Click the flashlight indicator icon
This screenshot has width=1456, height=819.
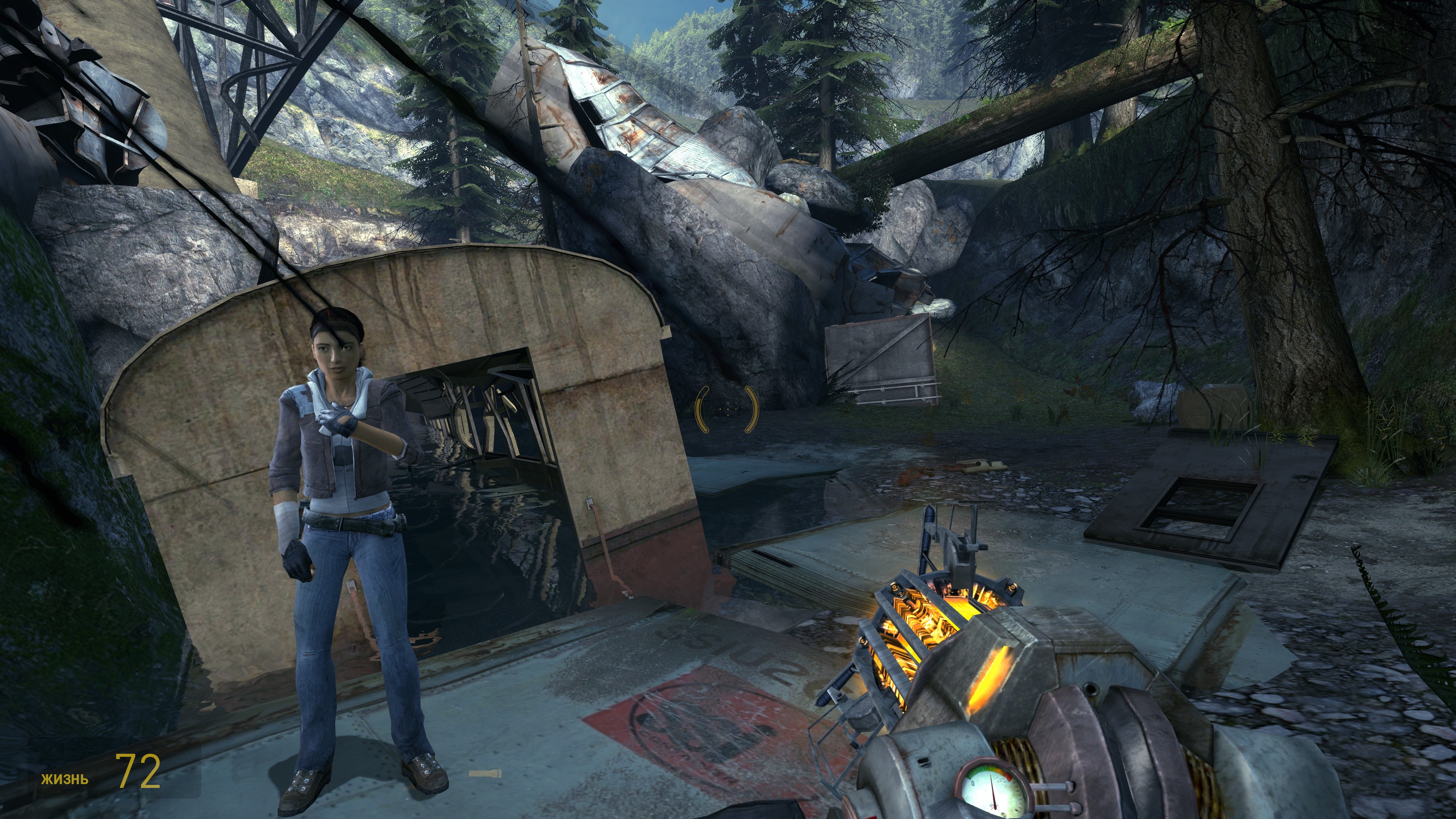(485, 773)
